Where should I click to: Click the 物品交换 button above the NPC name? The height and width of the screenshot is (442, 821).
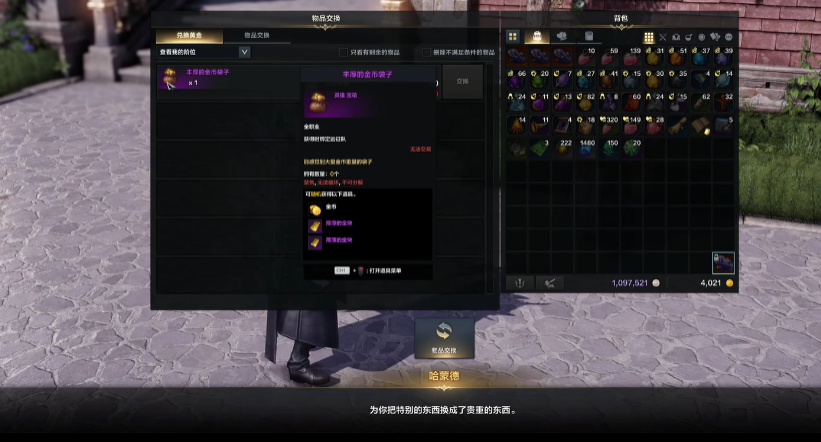[x=444, y=337]
